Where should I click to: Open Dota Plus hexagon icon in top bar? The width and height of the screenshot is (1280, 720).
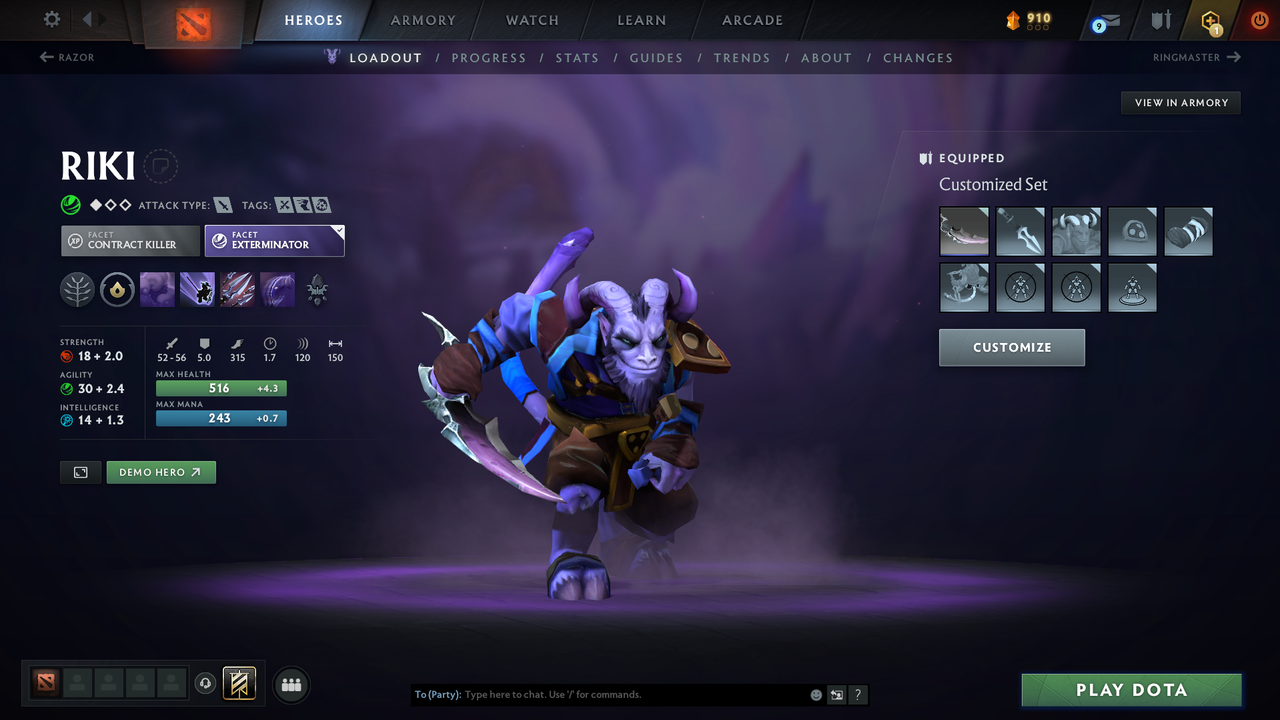[x=1210, y=20]
